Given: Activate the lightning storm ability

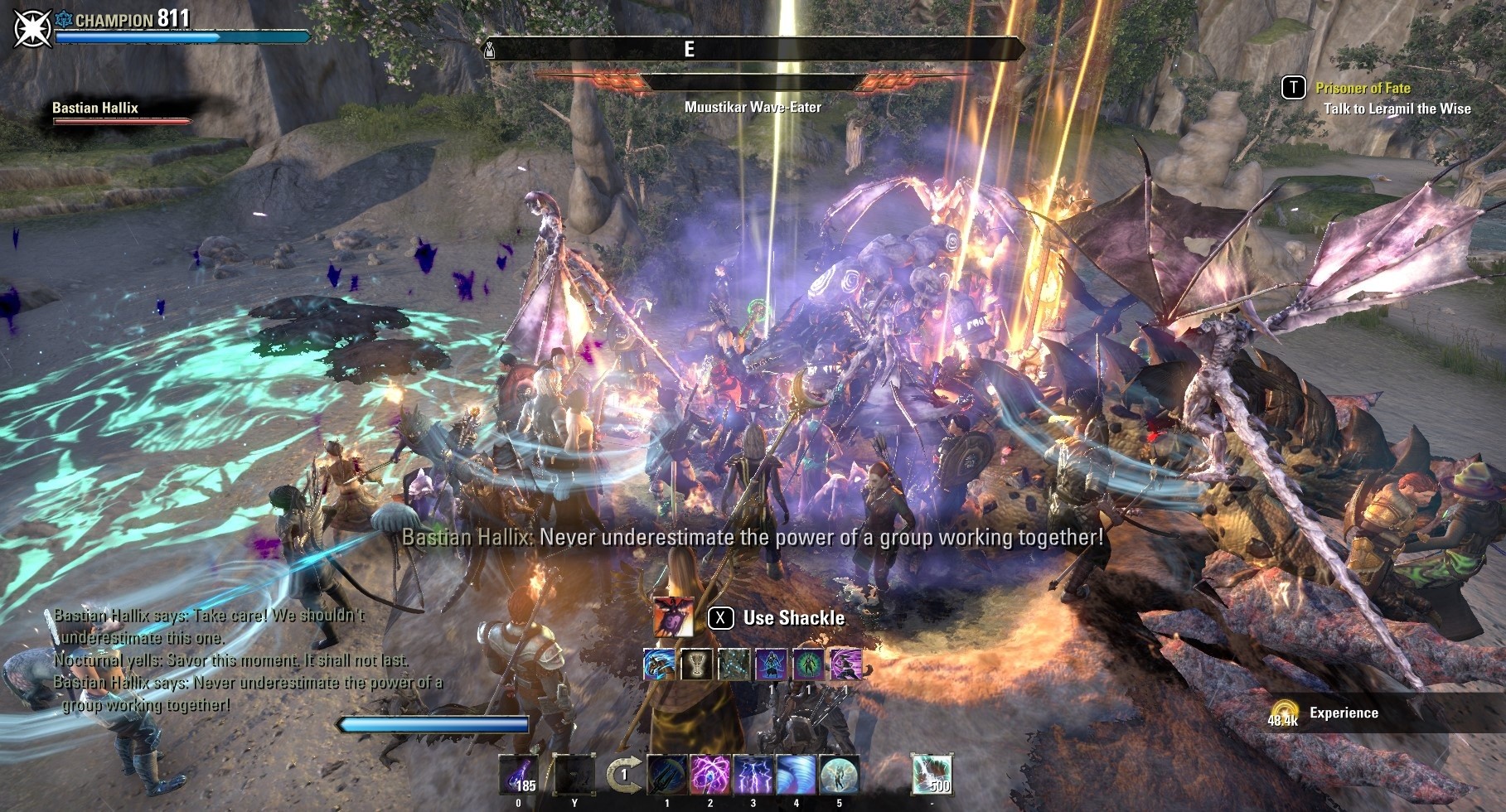Looking at the screenshot, I should tap(753, 775).
